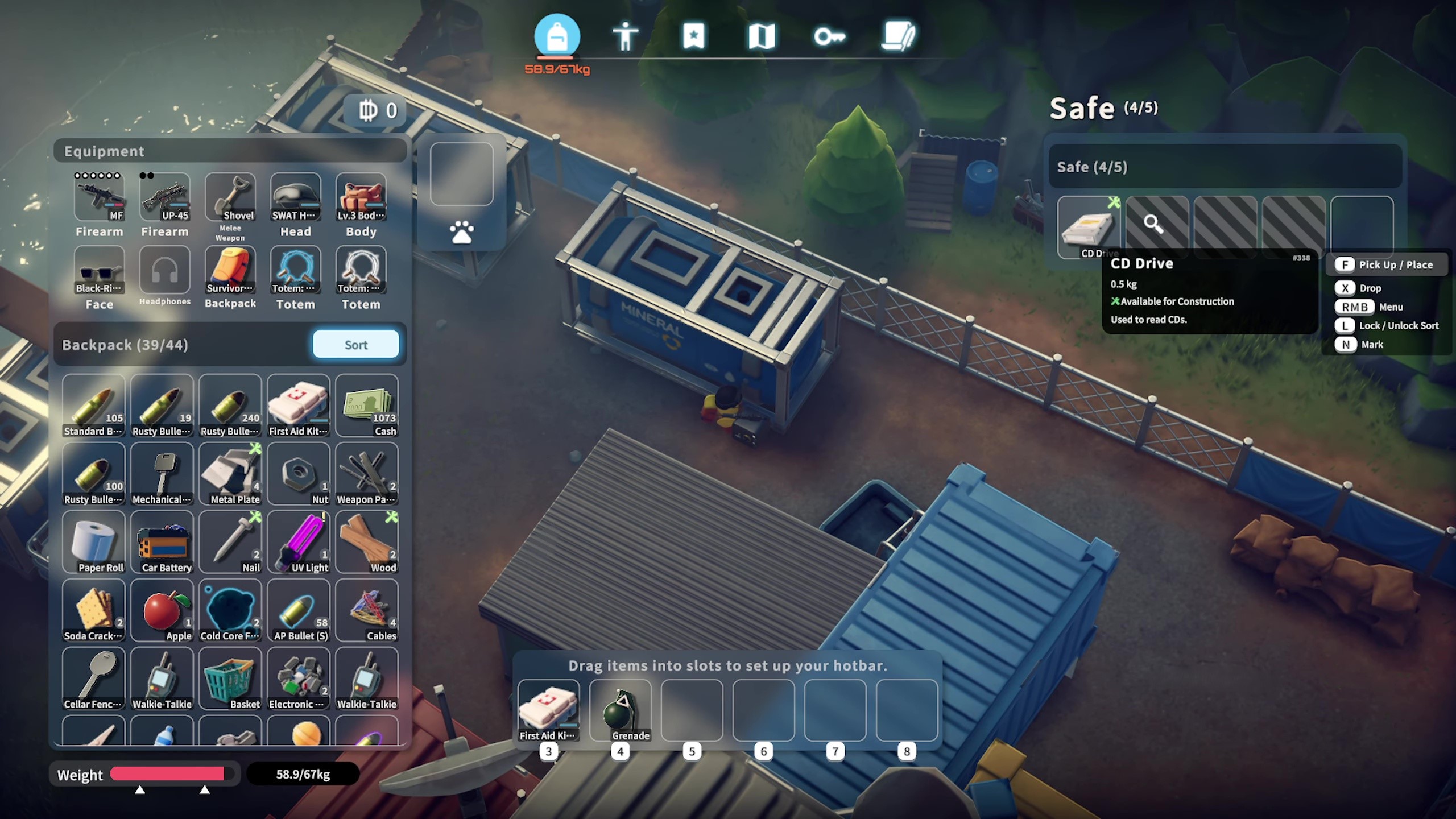
Task: Pick the Car Battery slot
Action: coord(162,542)
